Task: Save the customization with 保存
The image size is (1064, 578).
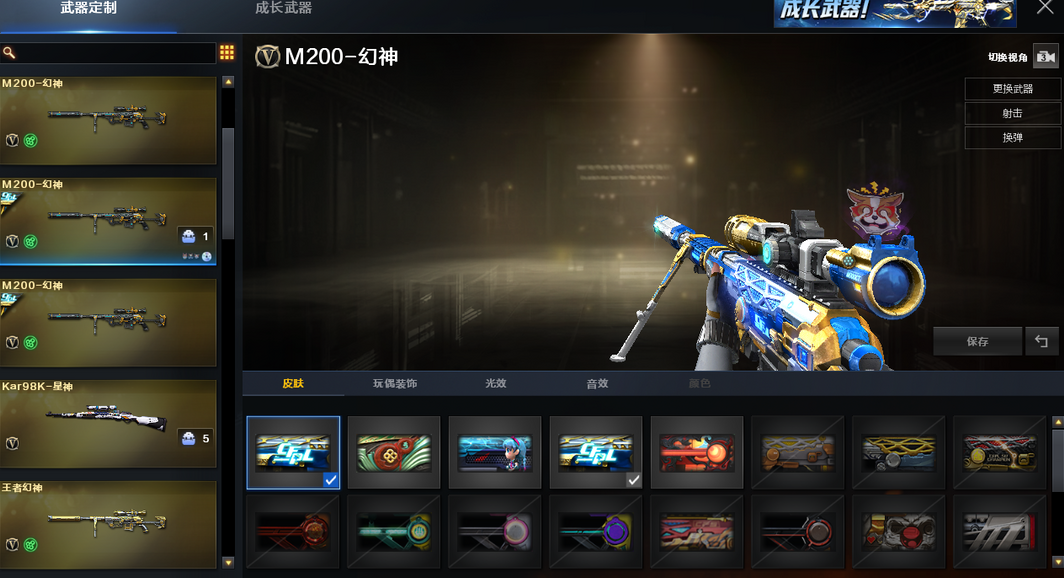Action: (x=977, y=342)
